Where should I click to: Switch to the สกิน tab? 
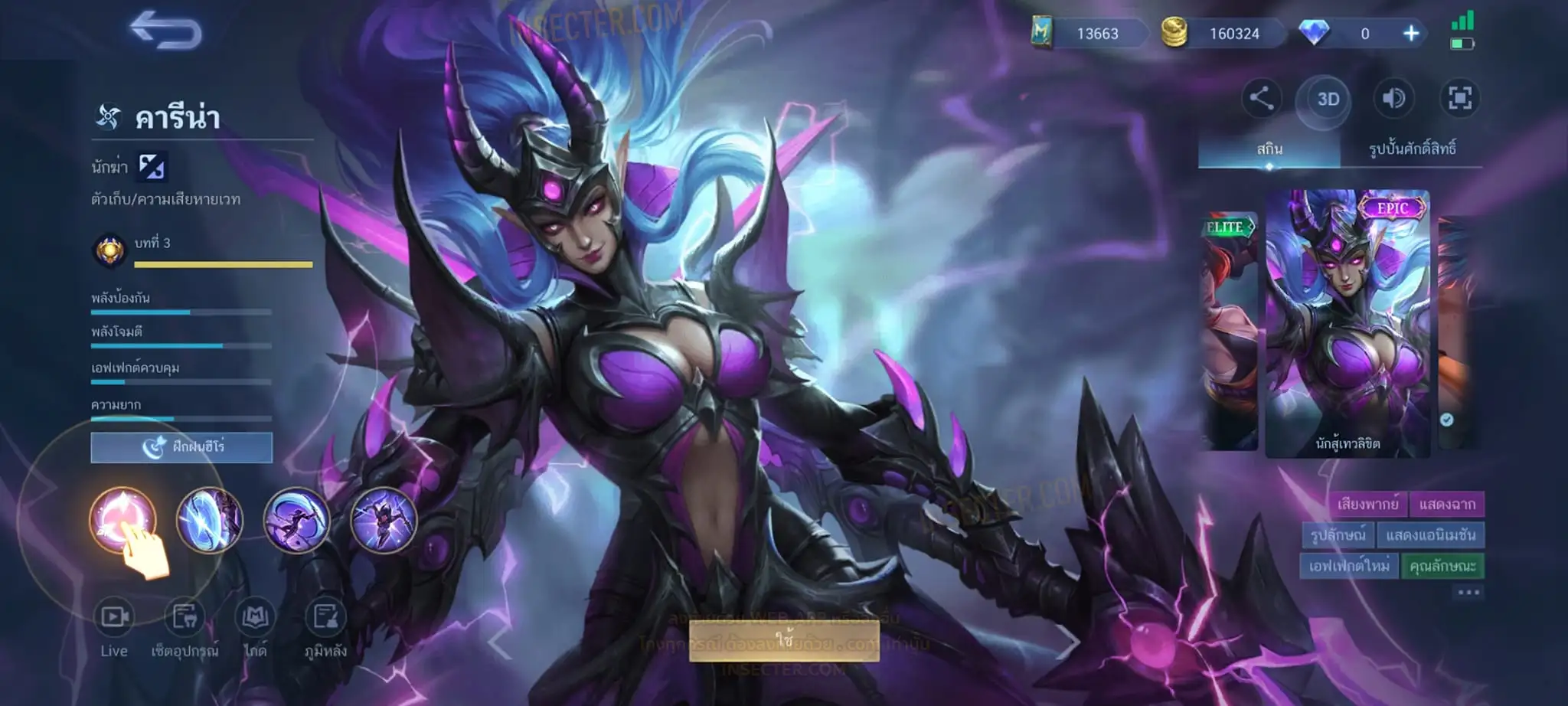point(1269,149)
